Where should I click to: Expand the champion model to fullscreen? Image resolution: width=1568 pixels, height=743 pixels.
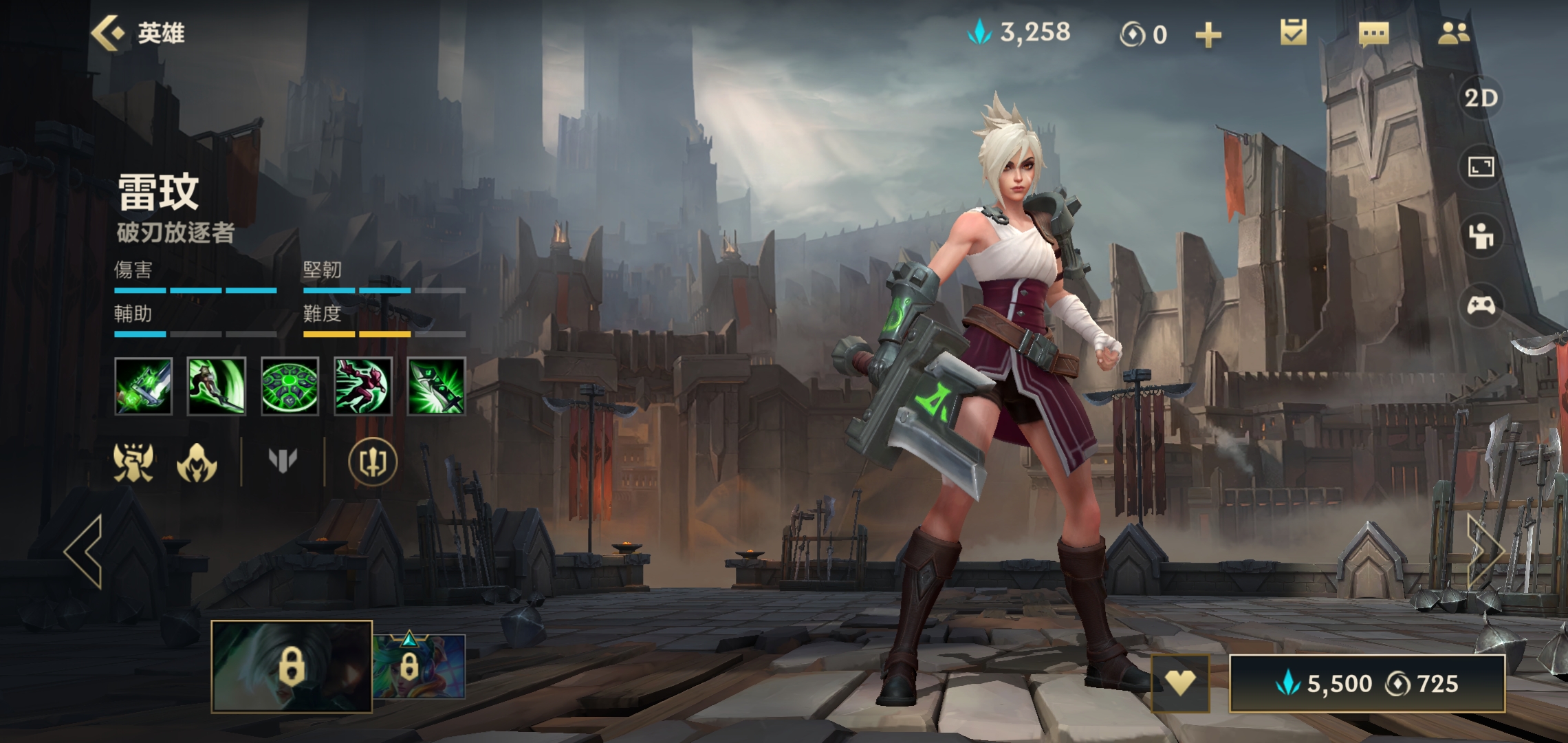pyautogui.click(x=1481, y=167)
